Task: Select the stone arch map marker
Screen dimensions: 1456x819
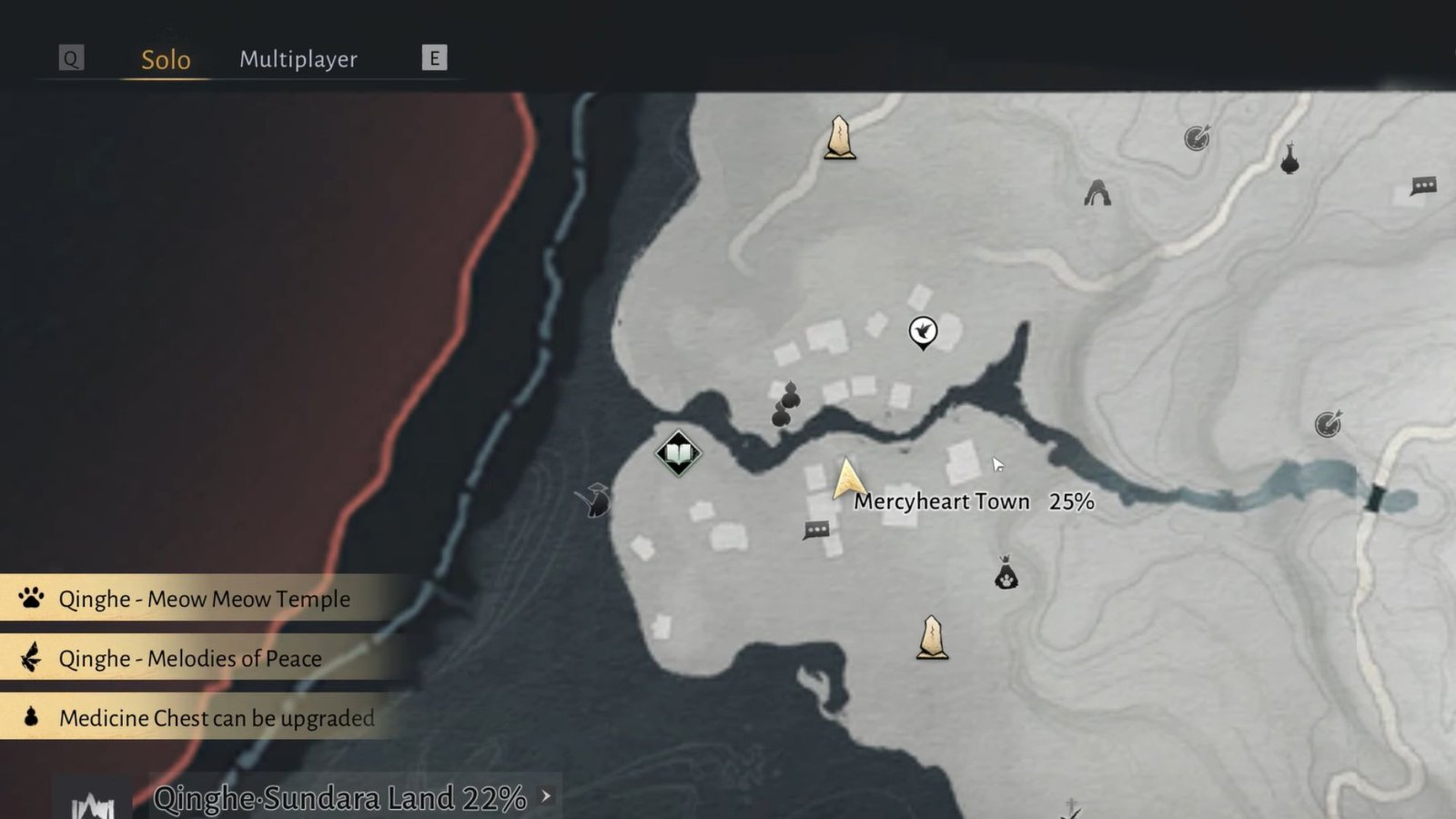Action: click(1097, 193)
